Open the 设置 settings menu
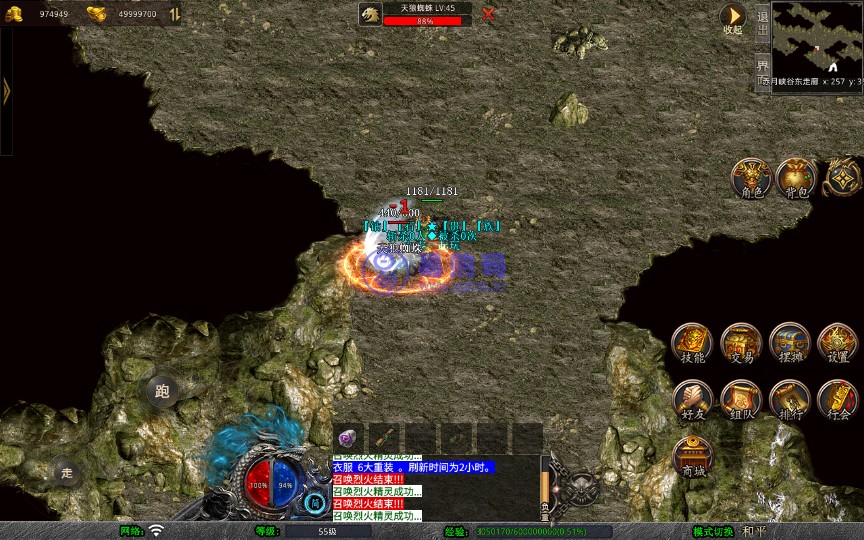864x540 pixels. (838, 343)
